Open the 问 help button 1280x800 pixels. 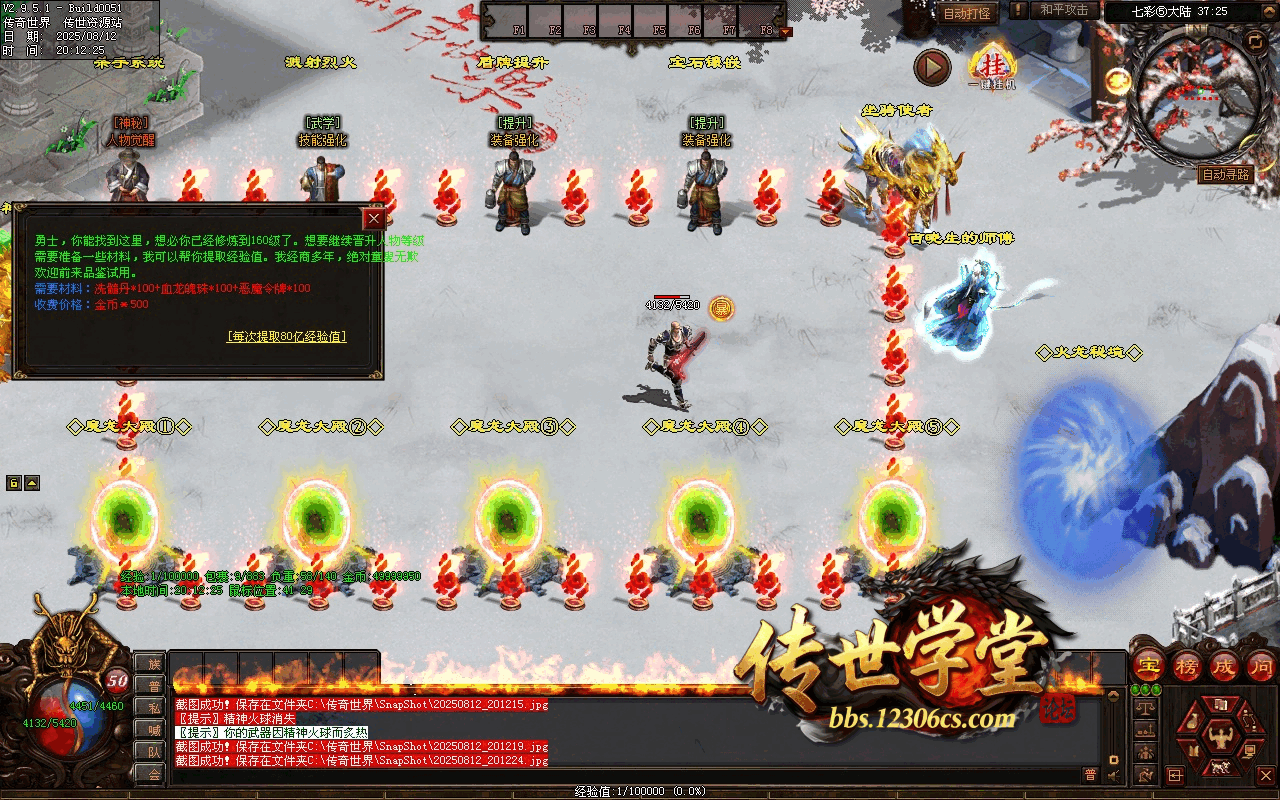(1260, 666)
